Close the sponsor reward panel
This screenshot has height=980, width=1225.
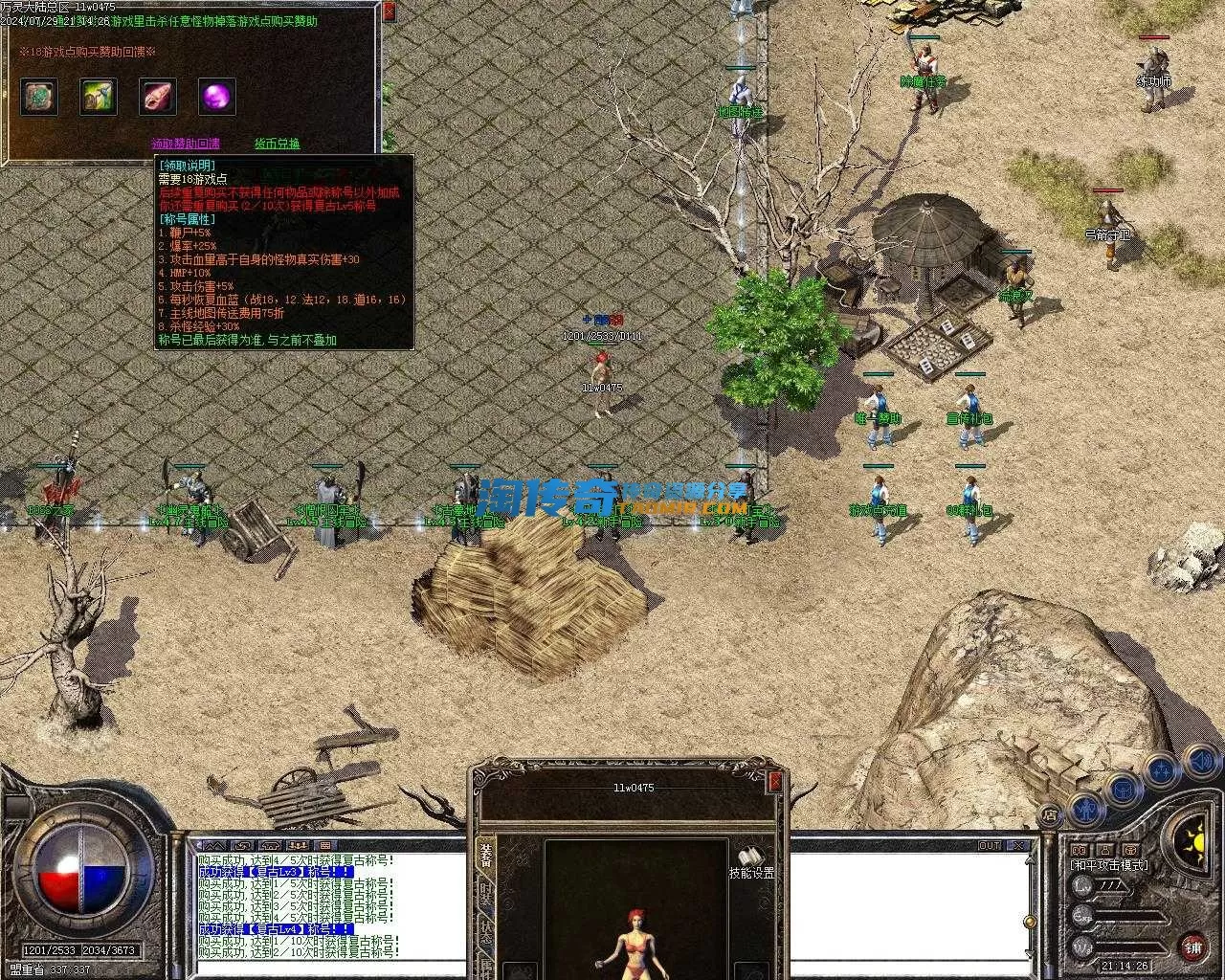click(x=389, y=11)
